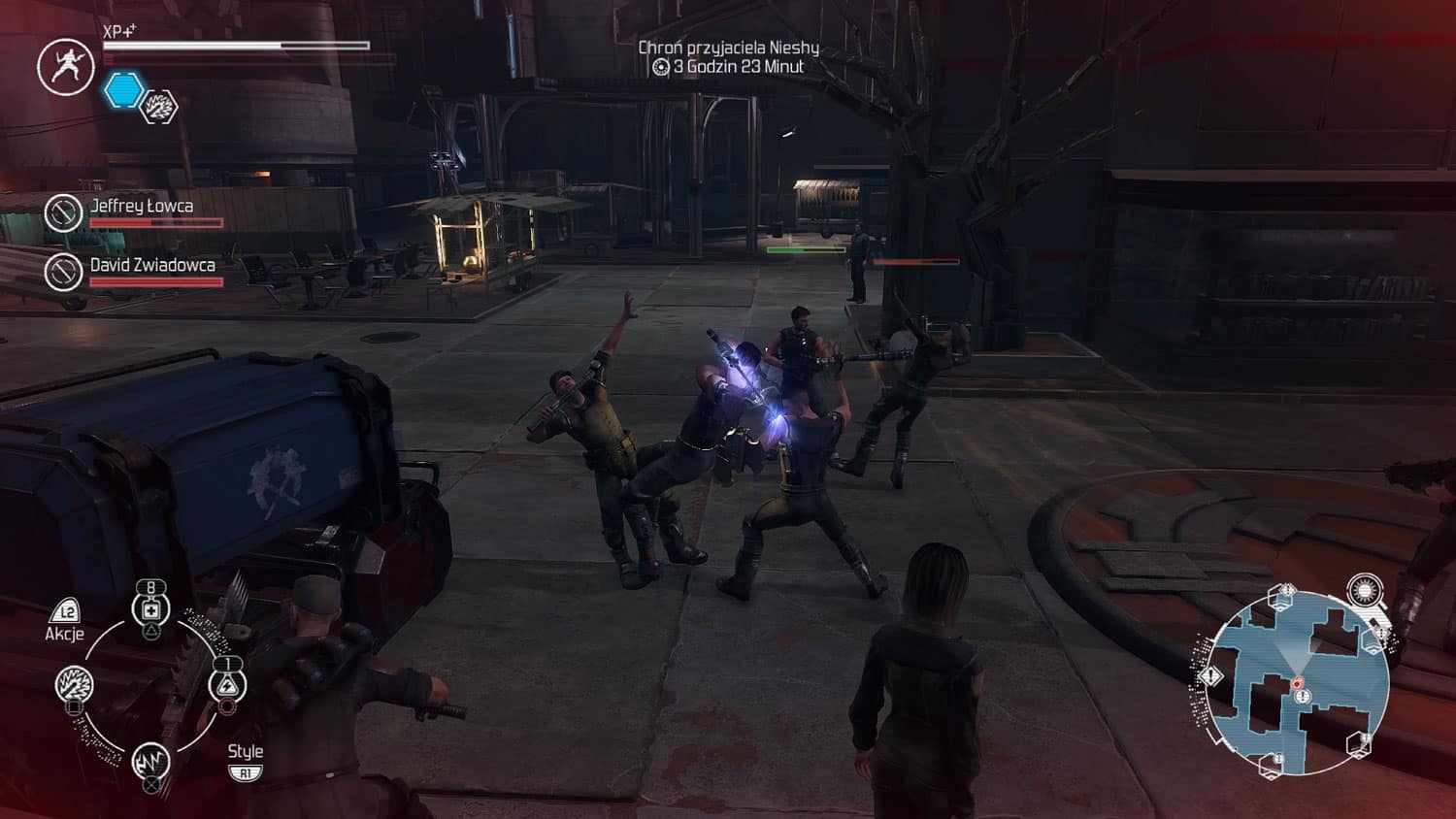The image size is (1456, 819).
Task: Select the blue hexagon shield indicator
Action: point(124,90)
